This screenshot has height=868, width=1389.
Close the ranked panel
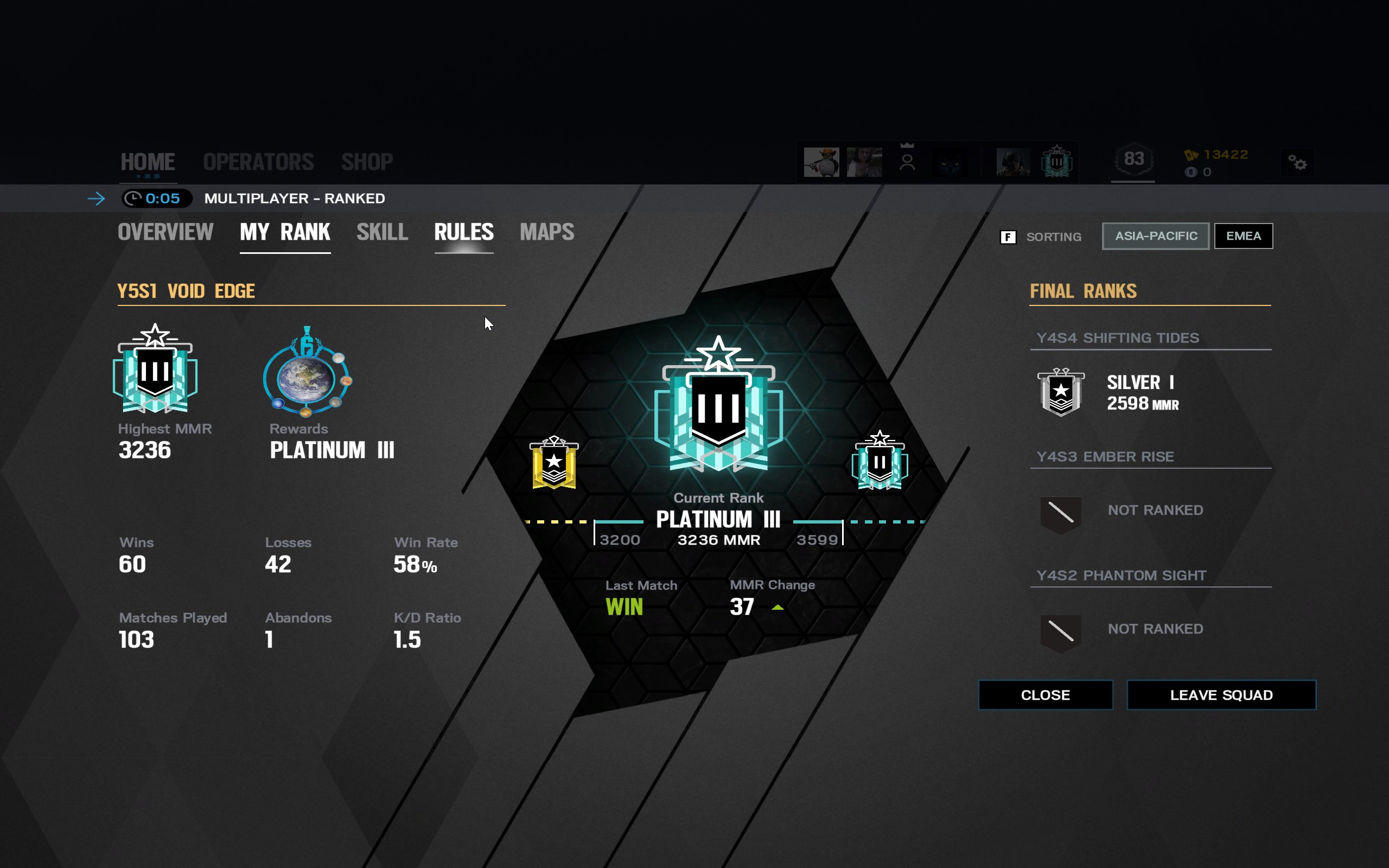1045,695
